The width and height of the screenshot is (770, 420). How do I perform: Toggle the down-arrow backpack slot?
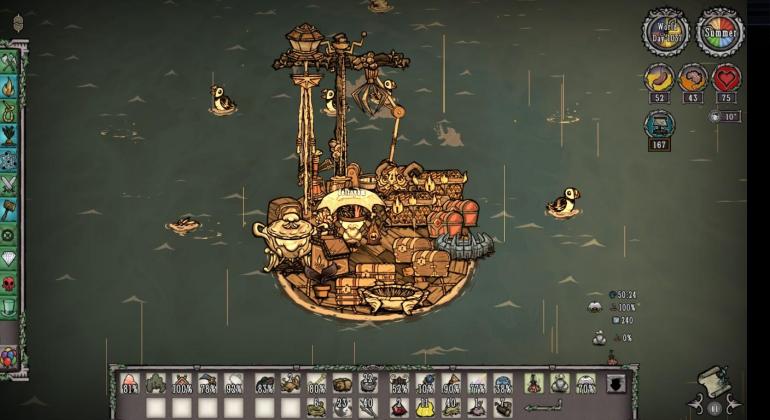(615, 383)
